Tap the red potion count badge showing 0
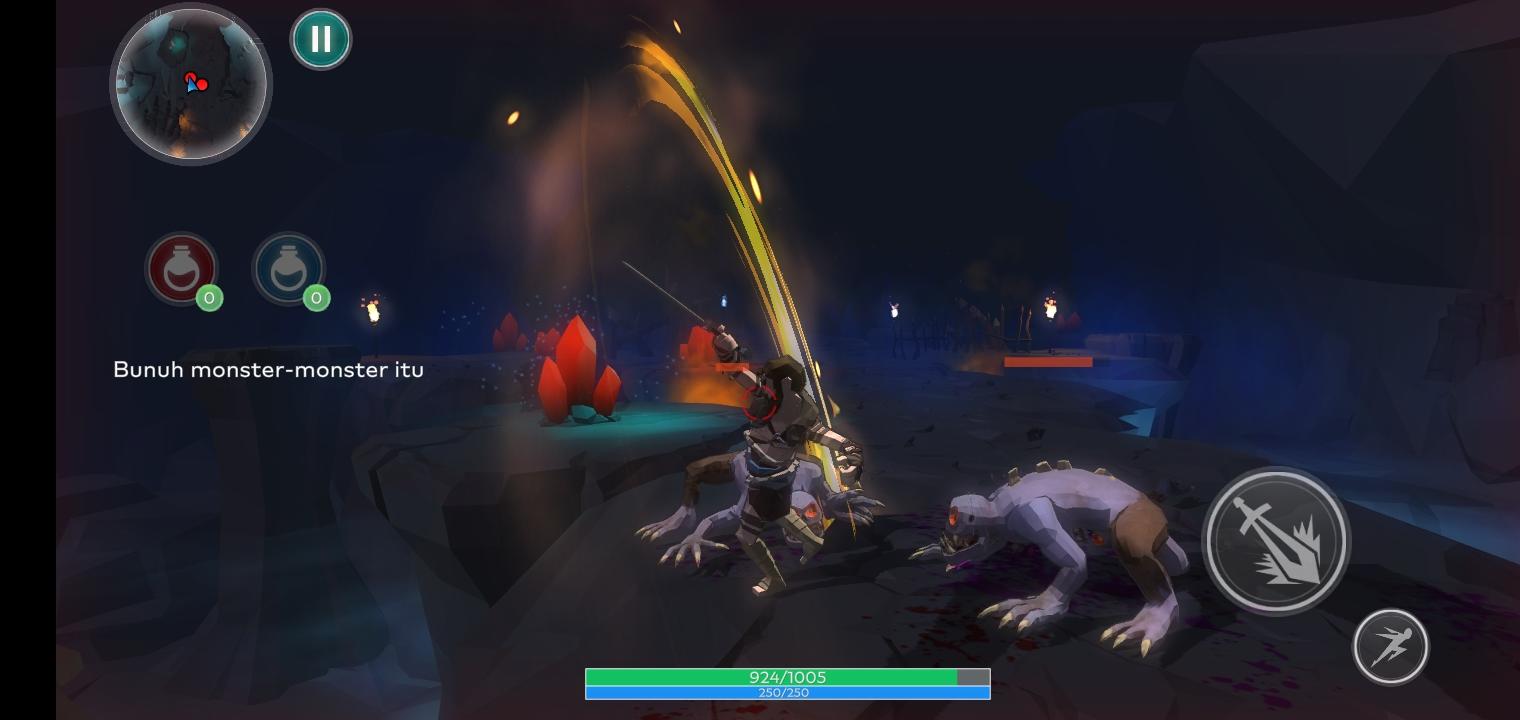 pyautogui.click(x=209, y=298)
